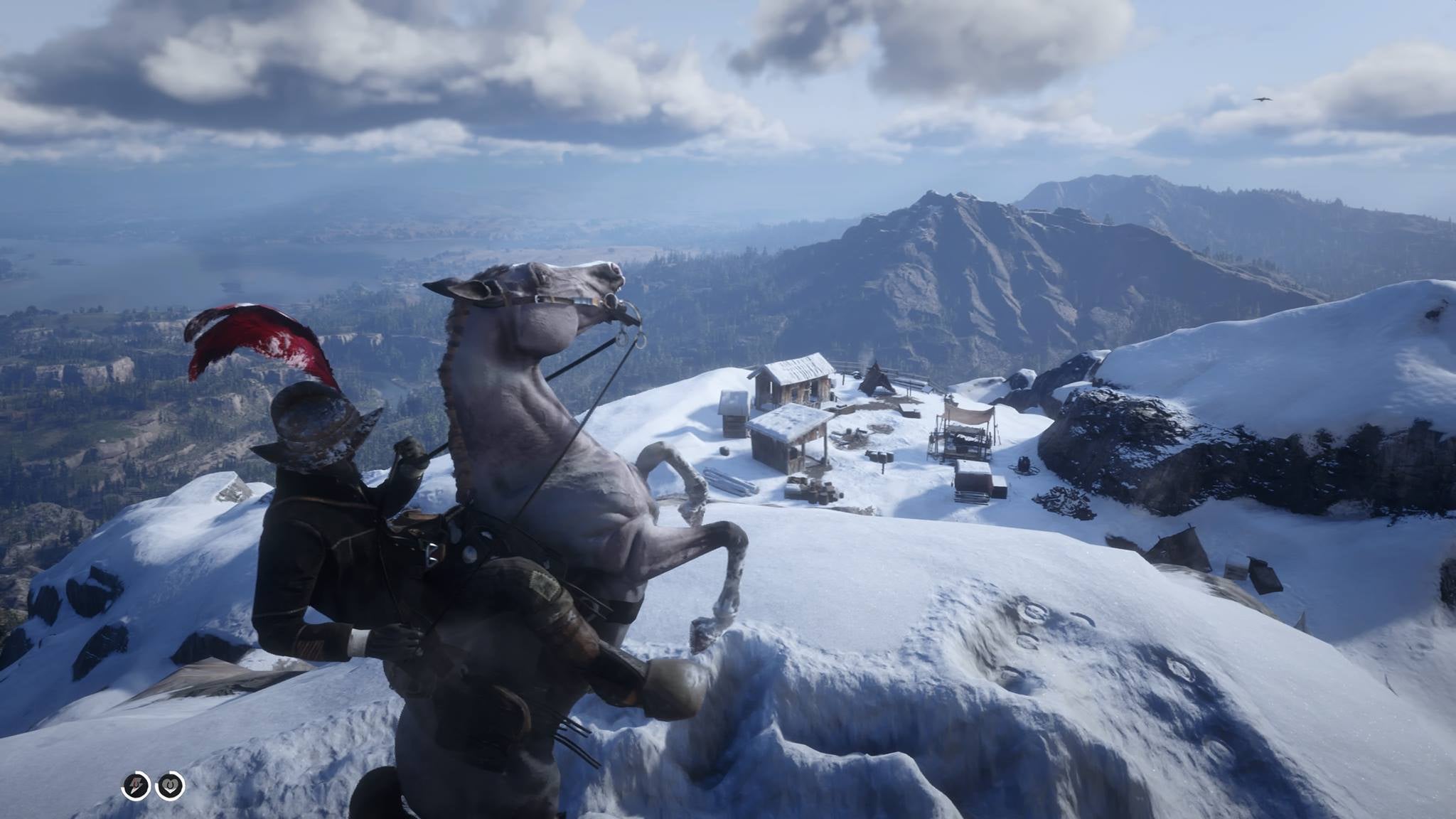The width and height of the screenshot is (1456, 819).
Task: Select the lightning bolt horseshoe icon
Action: click(x=136, y=783)
